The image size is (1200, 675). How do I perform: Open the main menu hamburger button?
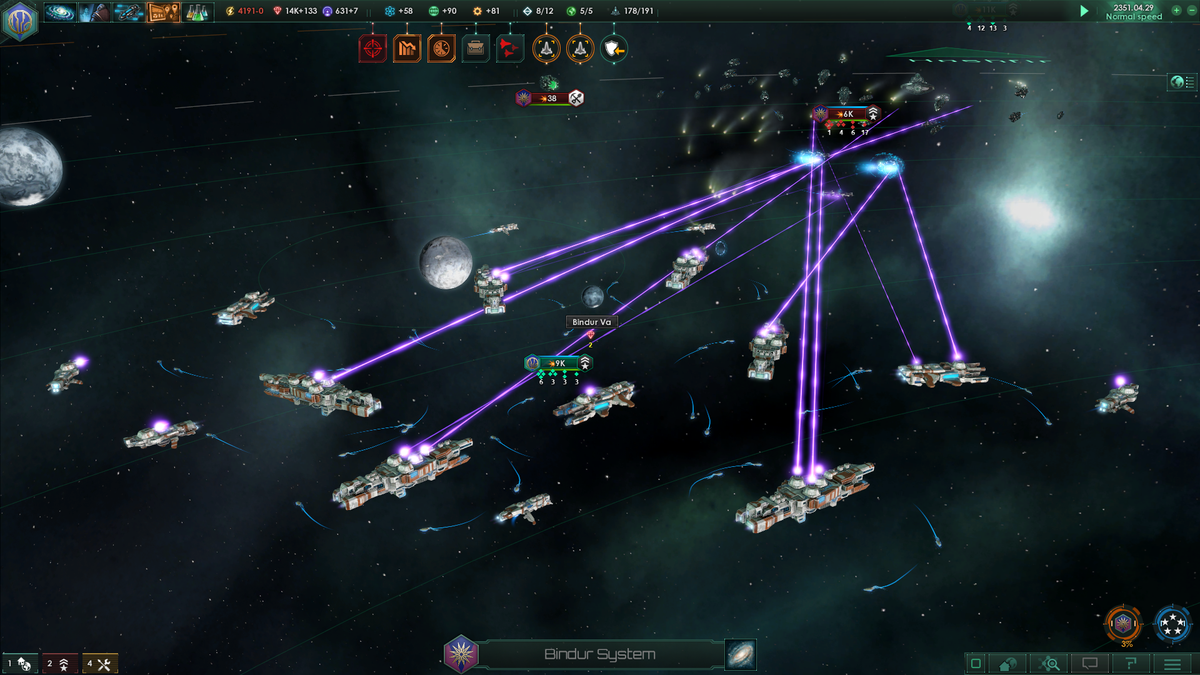point(1172,663)
